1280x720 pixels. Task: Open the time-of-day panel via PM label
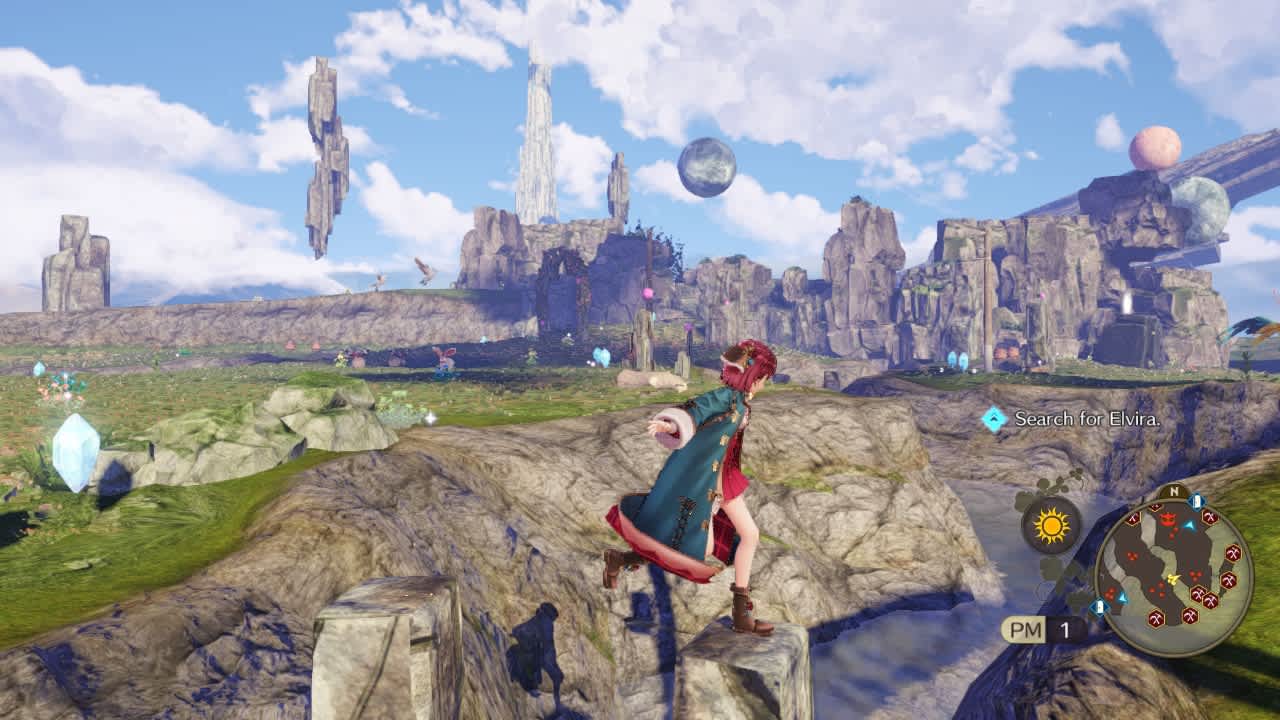1023,627
